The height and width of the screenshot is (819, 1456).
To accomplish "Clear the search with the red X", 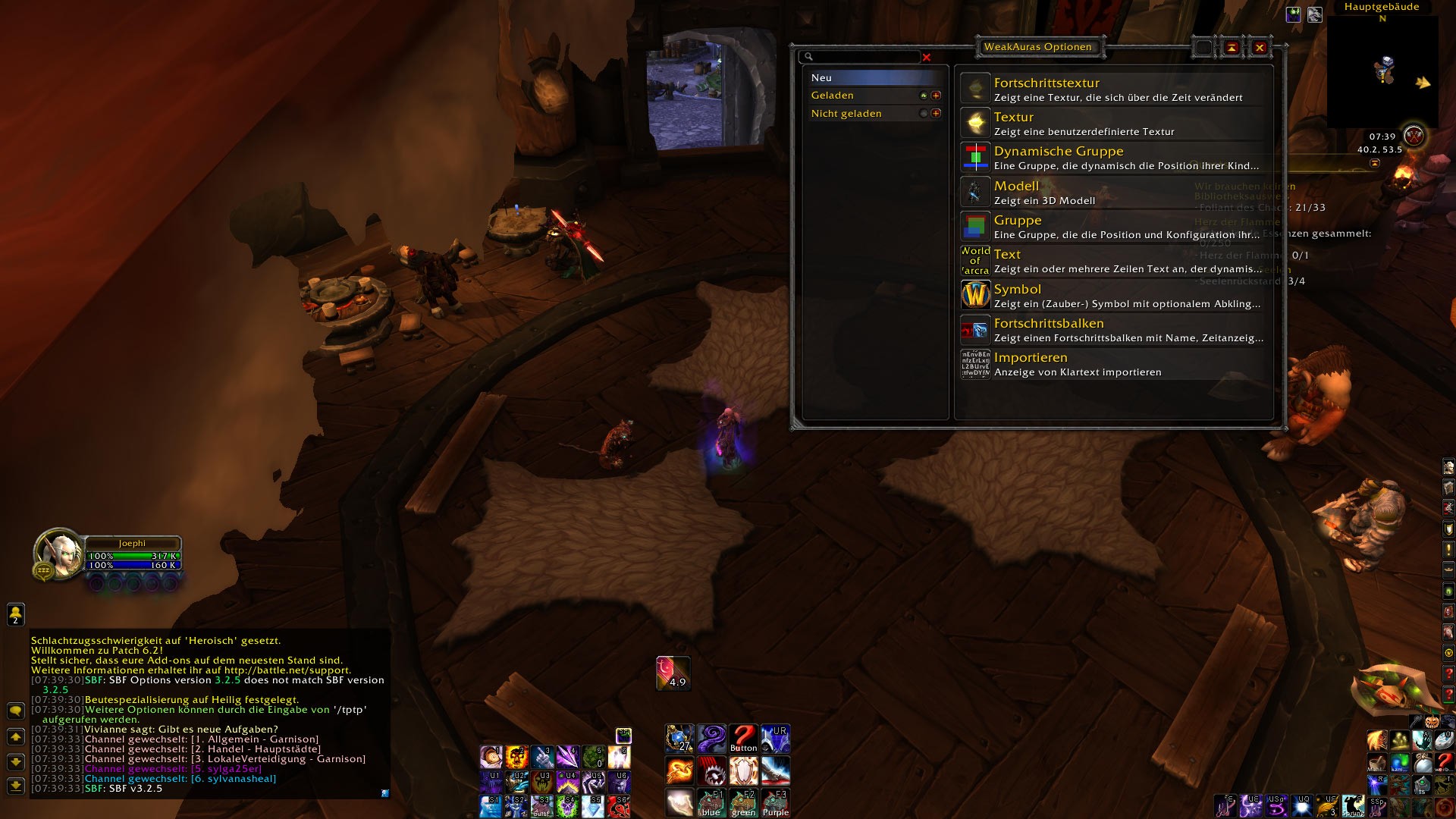I will click(927, 57).
